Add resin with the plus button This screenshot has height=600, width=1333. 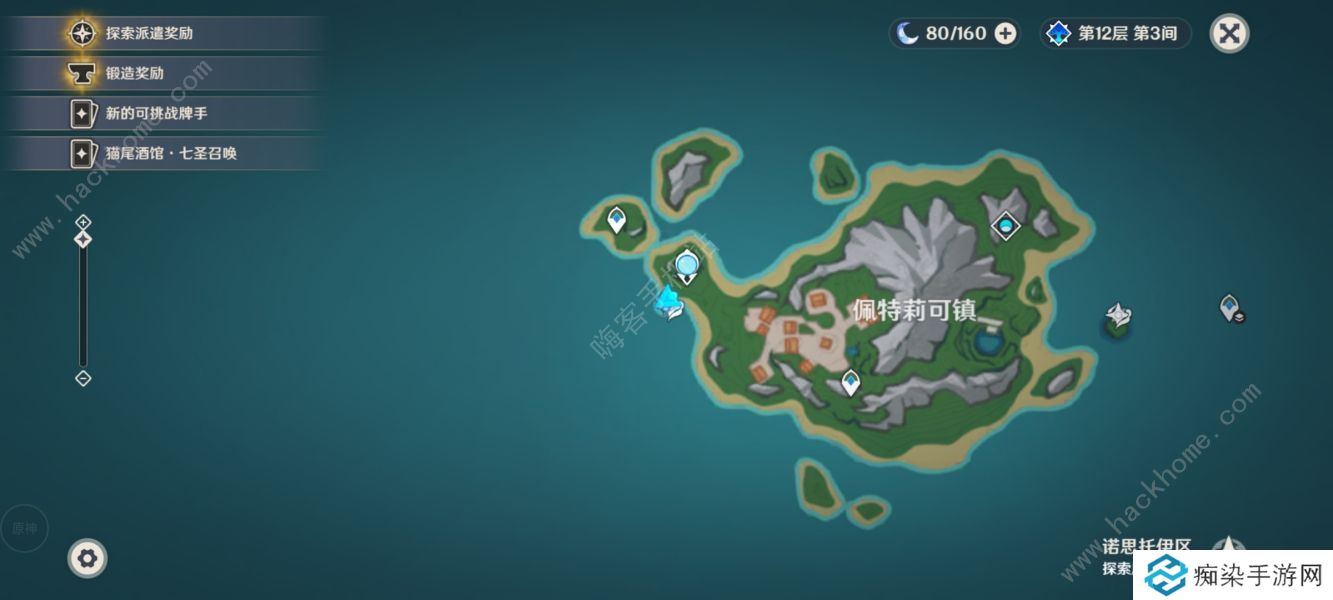[1005, 33]
